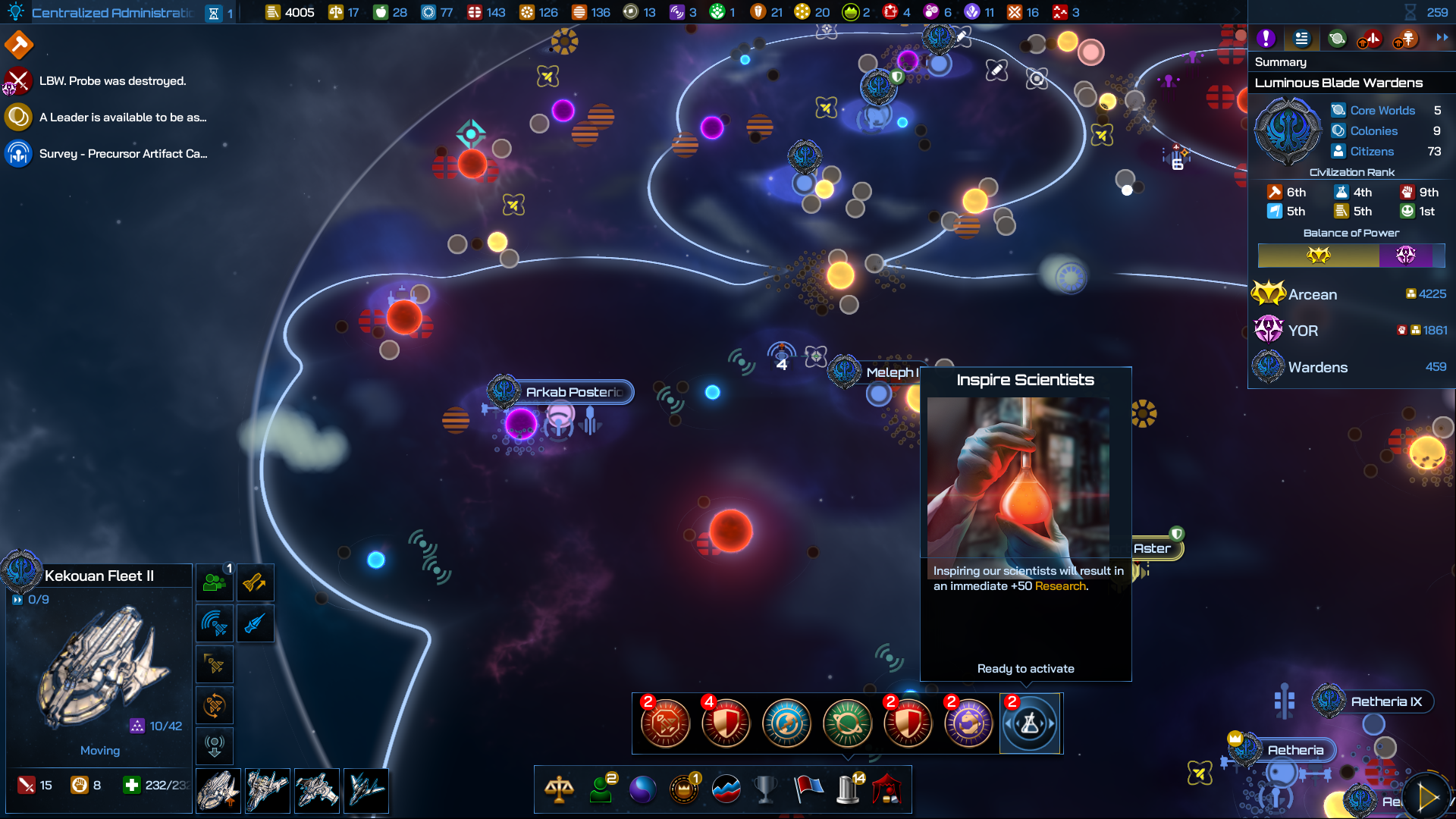The width and height of the screenshot is (1456, 819).
Task: Activate the Inspire Scientists flask order
Action: (x=1029, y=724)
